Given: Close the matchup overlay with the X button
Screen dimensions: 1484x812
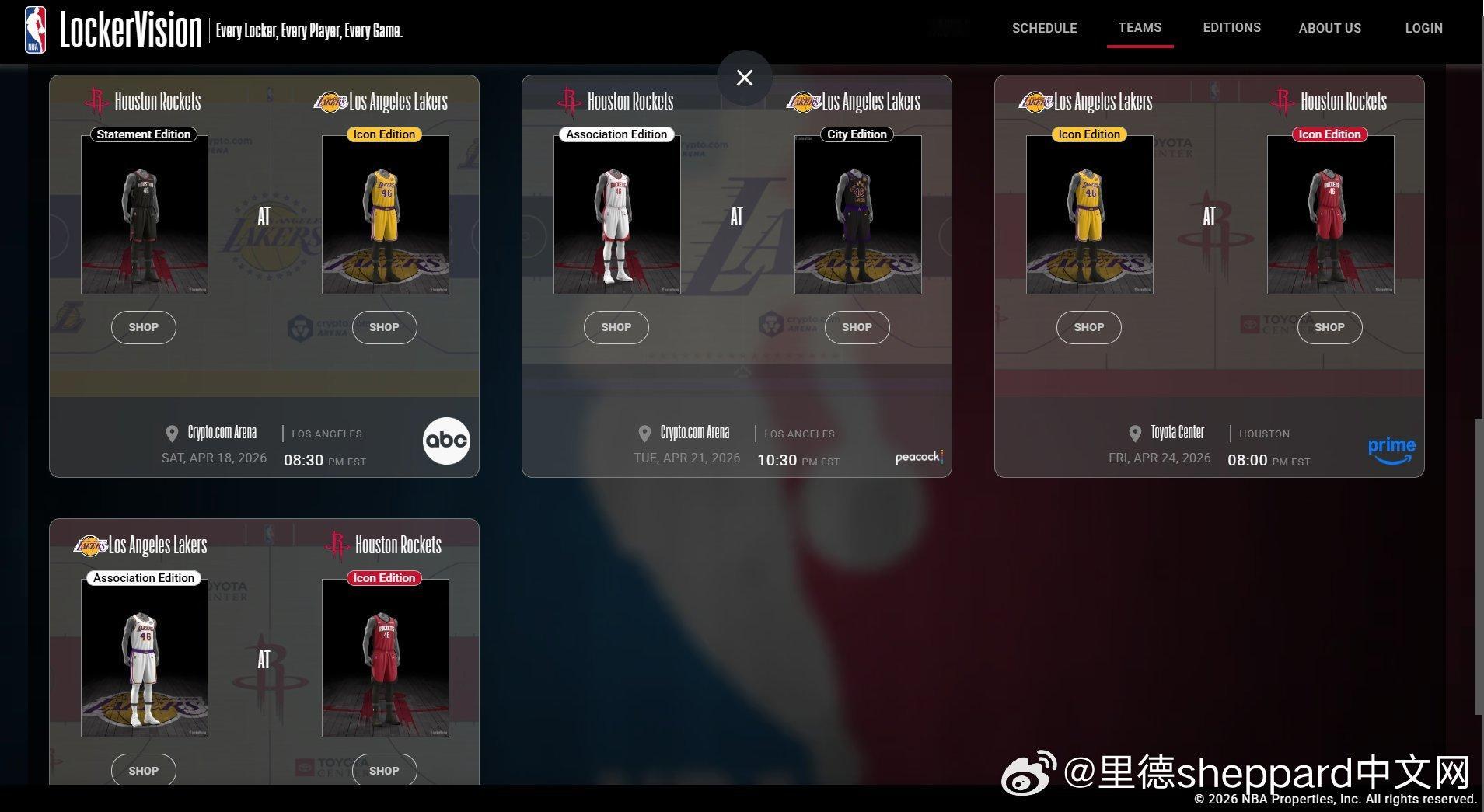Looking at the screenshot, I should (743, 77).
